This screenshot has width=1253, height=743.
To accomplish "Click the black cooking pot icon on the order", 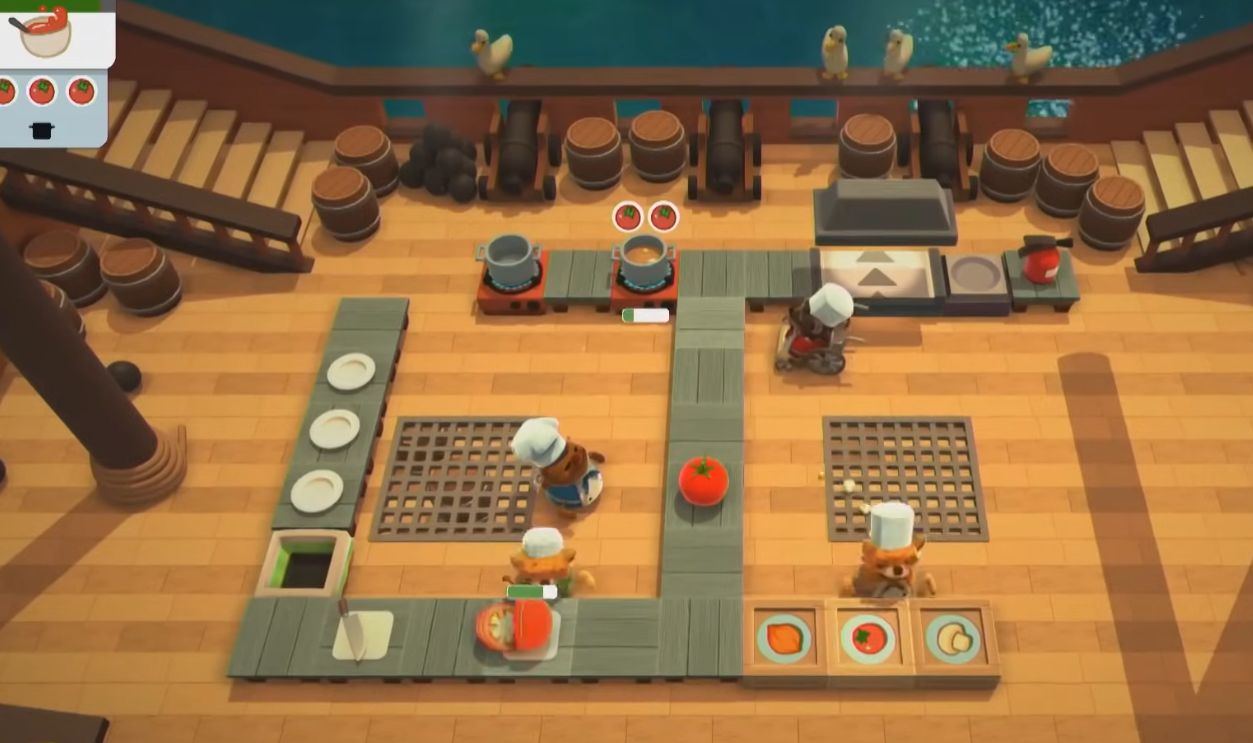I will click(42, 129).
